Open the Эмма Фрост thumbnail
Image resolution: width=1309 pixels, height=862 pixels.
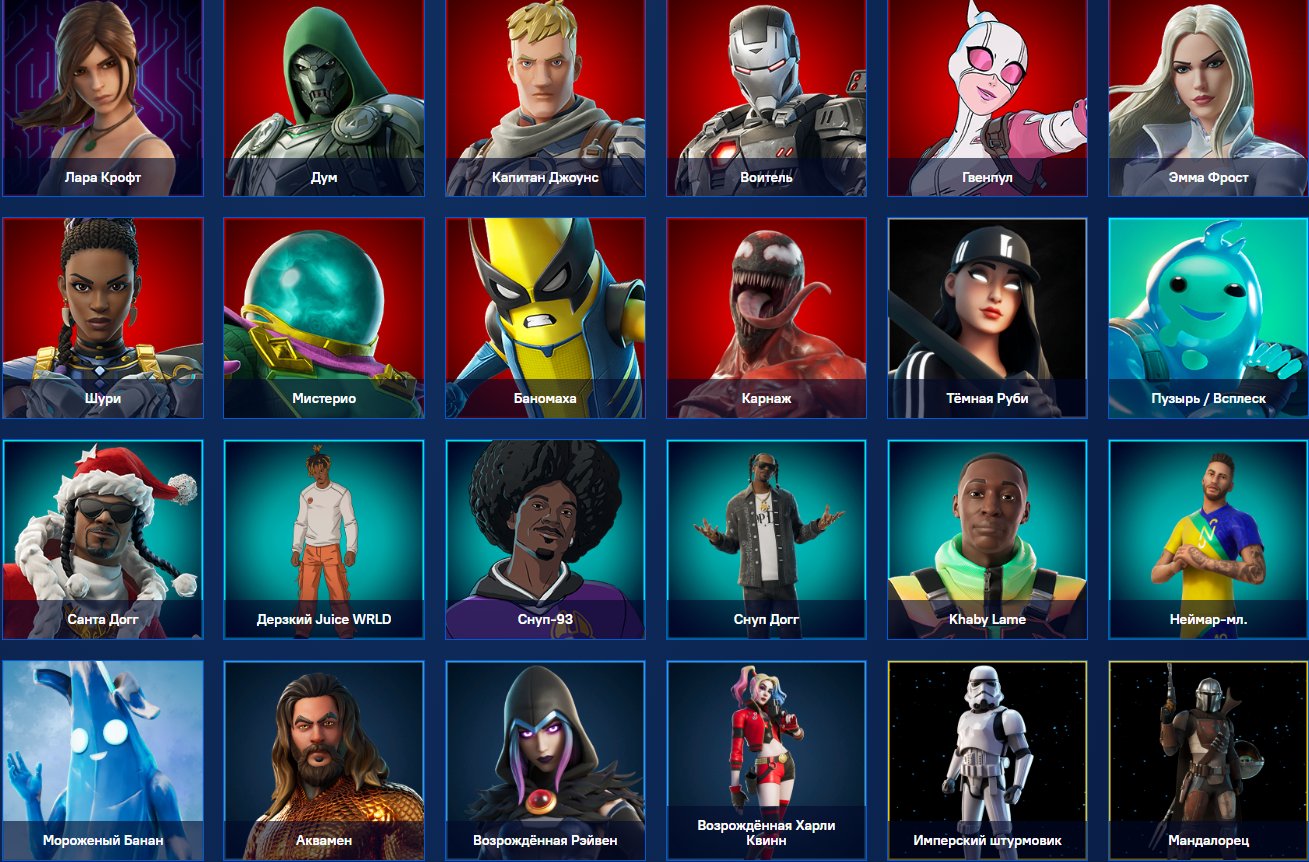click(x=1207, y=97)
